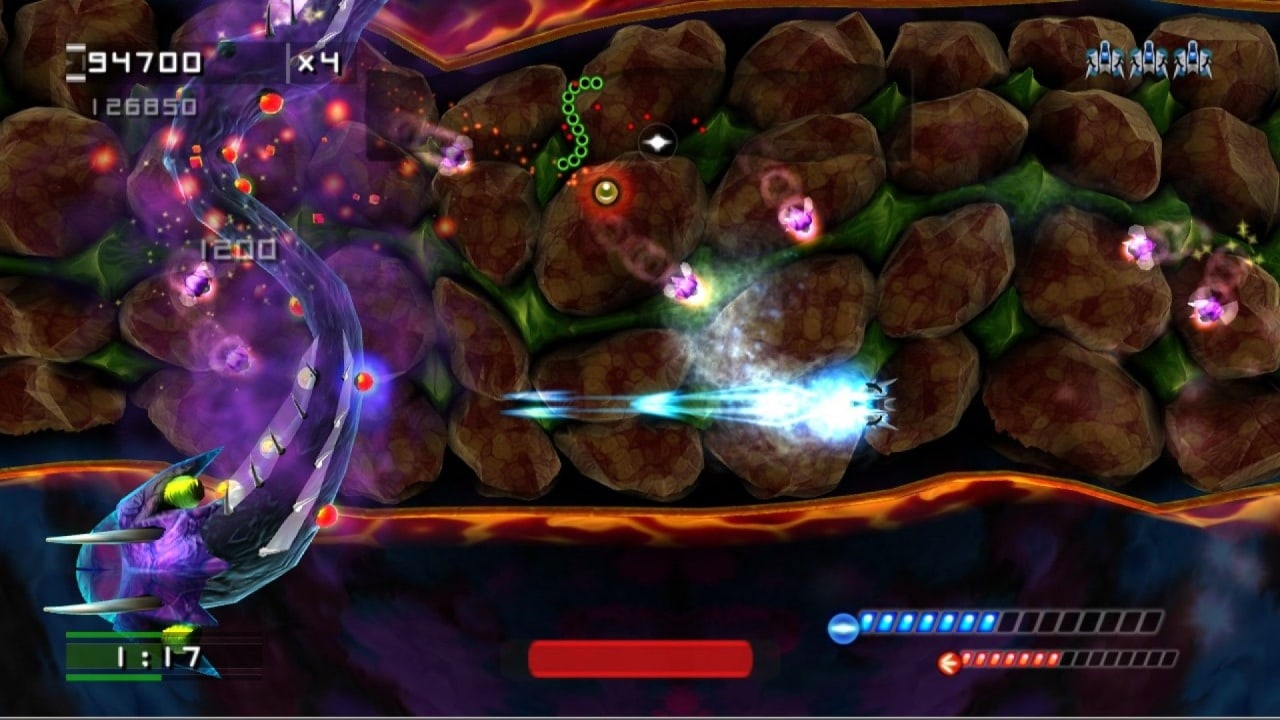Select the white throwing-star pickup near the green coil
The height and width of the screenshot is (720, 1280).
pos(659,142)
